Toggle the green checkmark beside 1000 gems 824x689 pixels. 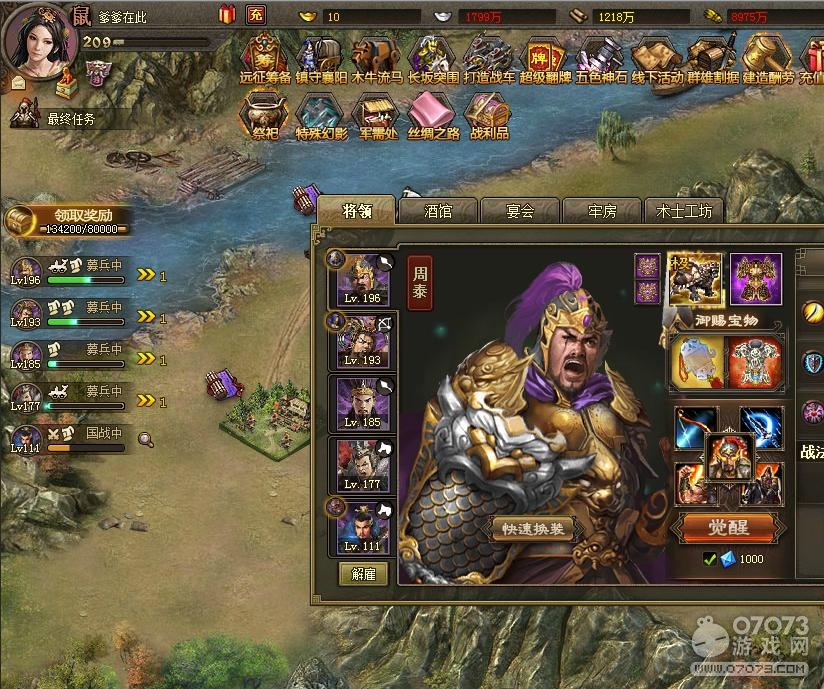(x=709, y=559)
